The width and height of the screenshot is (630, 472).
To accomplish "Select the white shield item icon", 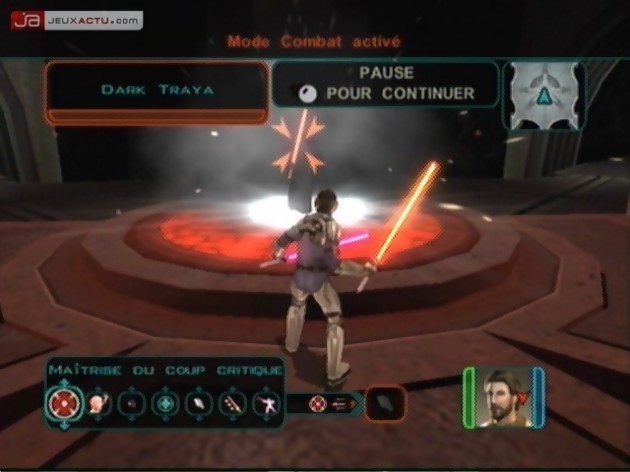I will [199, 404].
